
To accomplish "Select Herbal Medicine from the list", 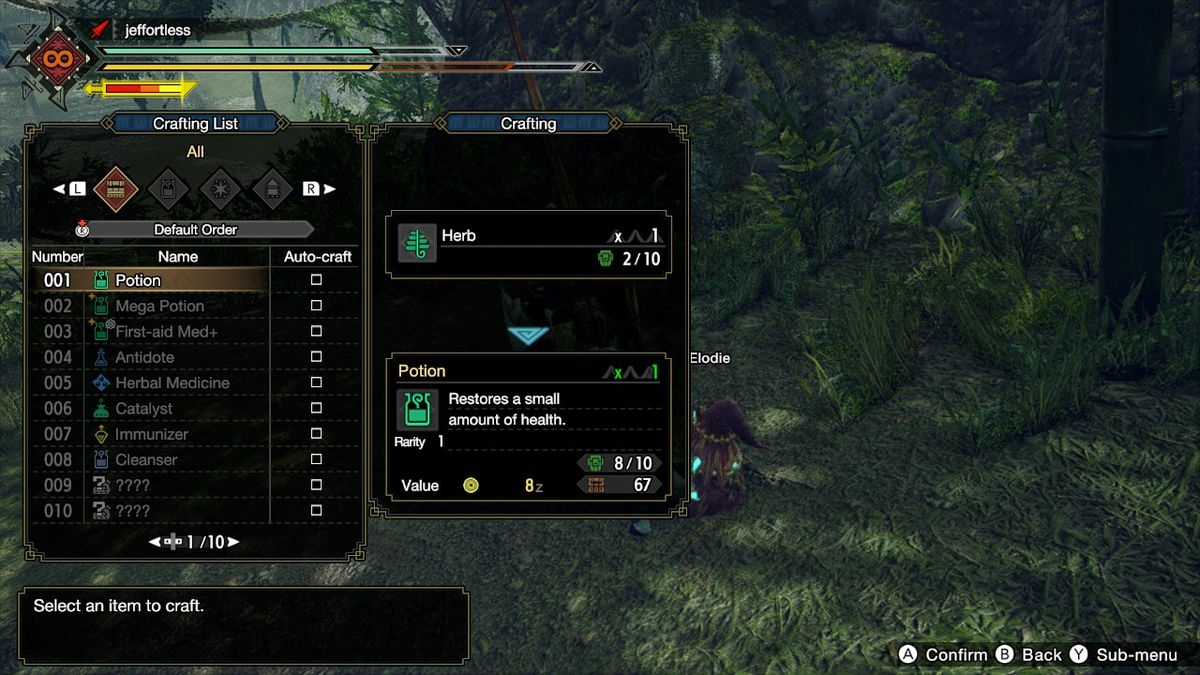I will click(x=172, y=383).
